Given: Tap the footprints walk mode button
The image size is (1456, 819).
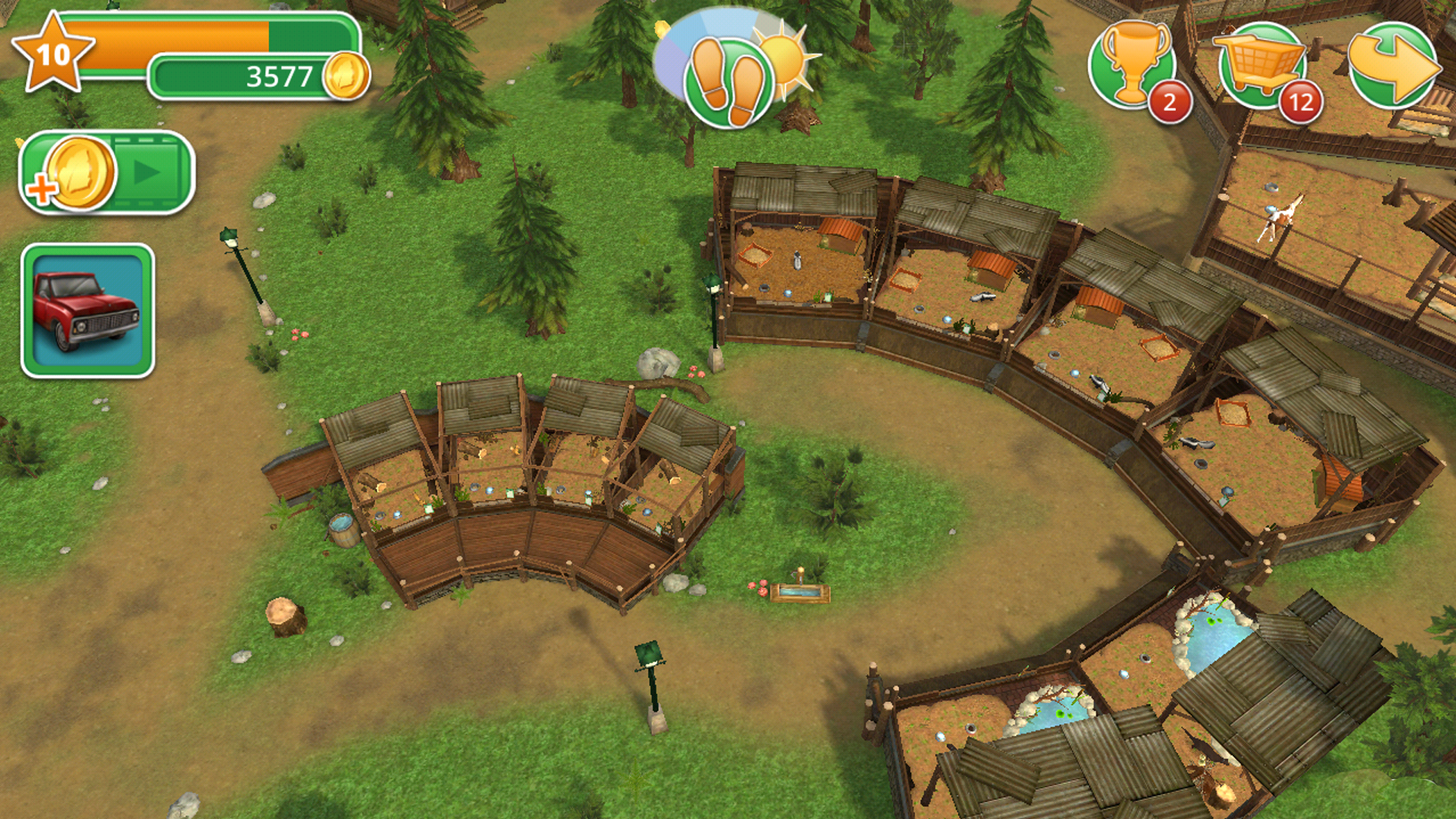Looking at the screenshot, I should [x=729, y=83].
